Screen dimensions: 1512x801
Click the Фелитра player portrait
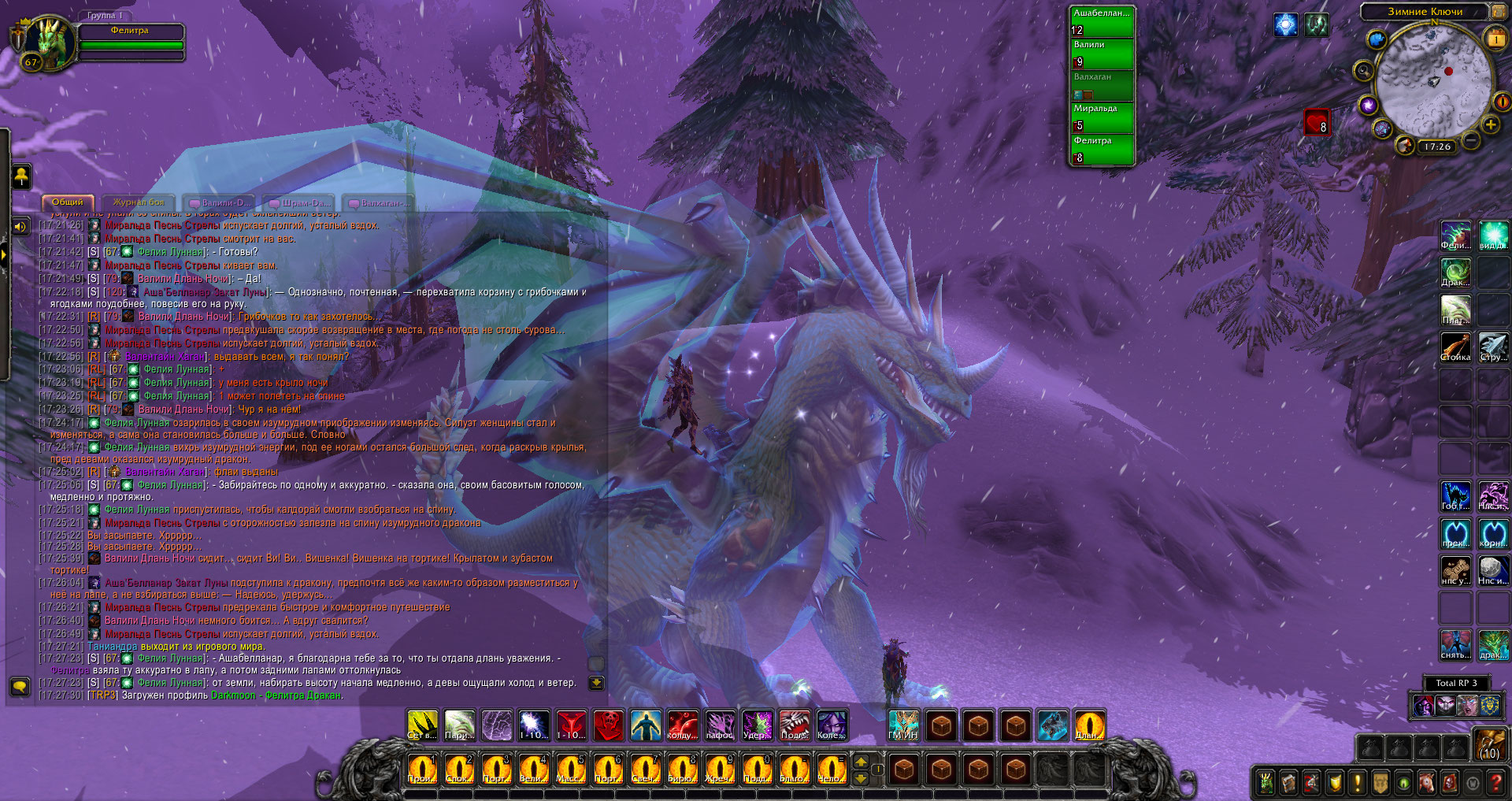point(45,42)
